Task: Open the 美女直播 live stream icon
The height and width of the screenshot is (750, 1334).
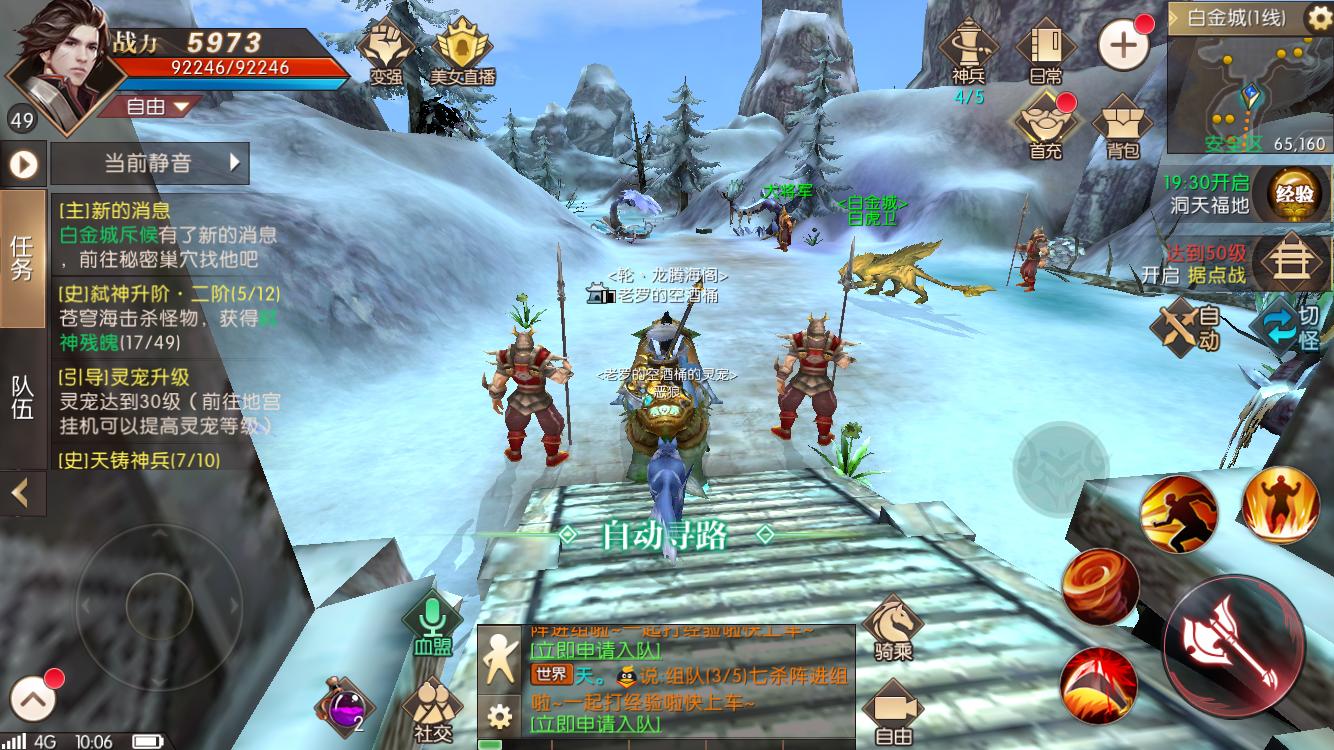Action: click(462, 50)
